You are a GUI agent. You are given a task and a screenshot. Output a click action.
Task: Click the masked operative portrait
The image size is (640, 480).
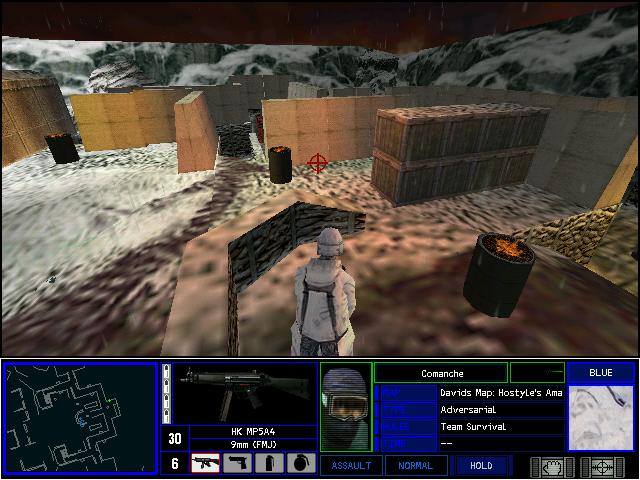[346, 411]
